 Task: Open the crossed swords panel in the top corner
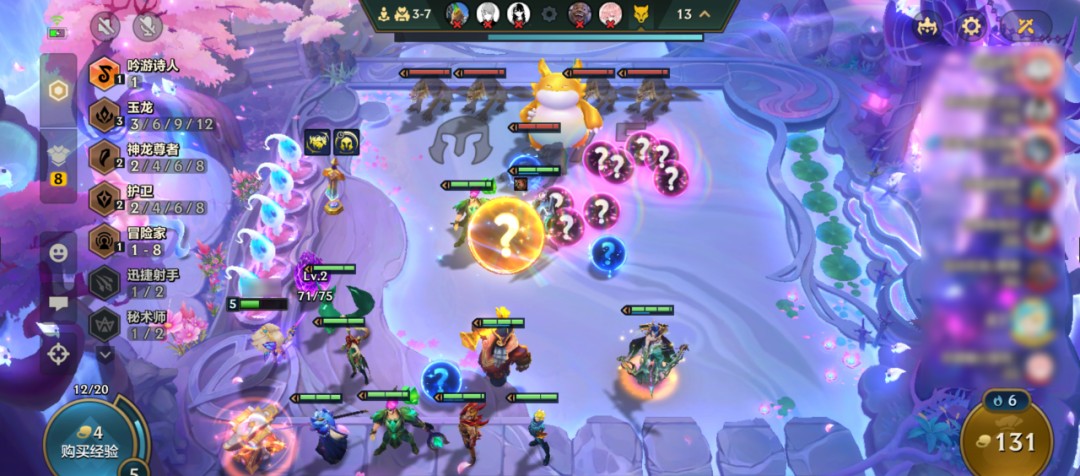click(1026, 27)
